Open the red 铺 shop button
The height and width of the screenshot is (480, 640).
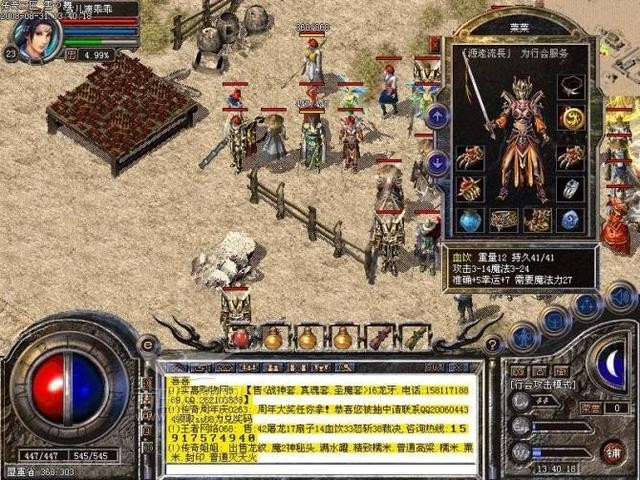(612, 451)
